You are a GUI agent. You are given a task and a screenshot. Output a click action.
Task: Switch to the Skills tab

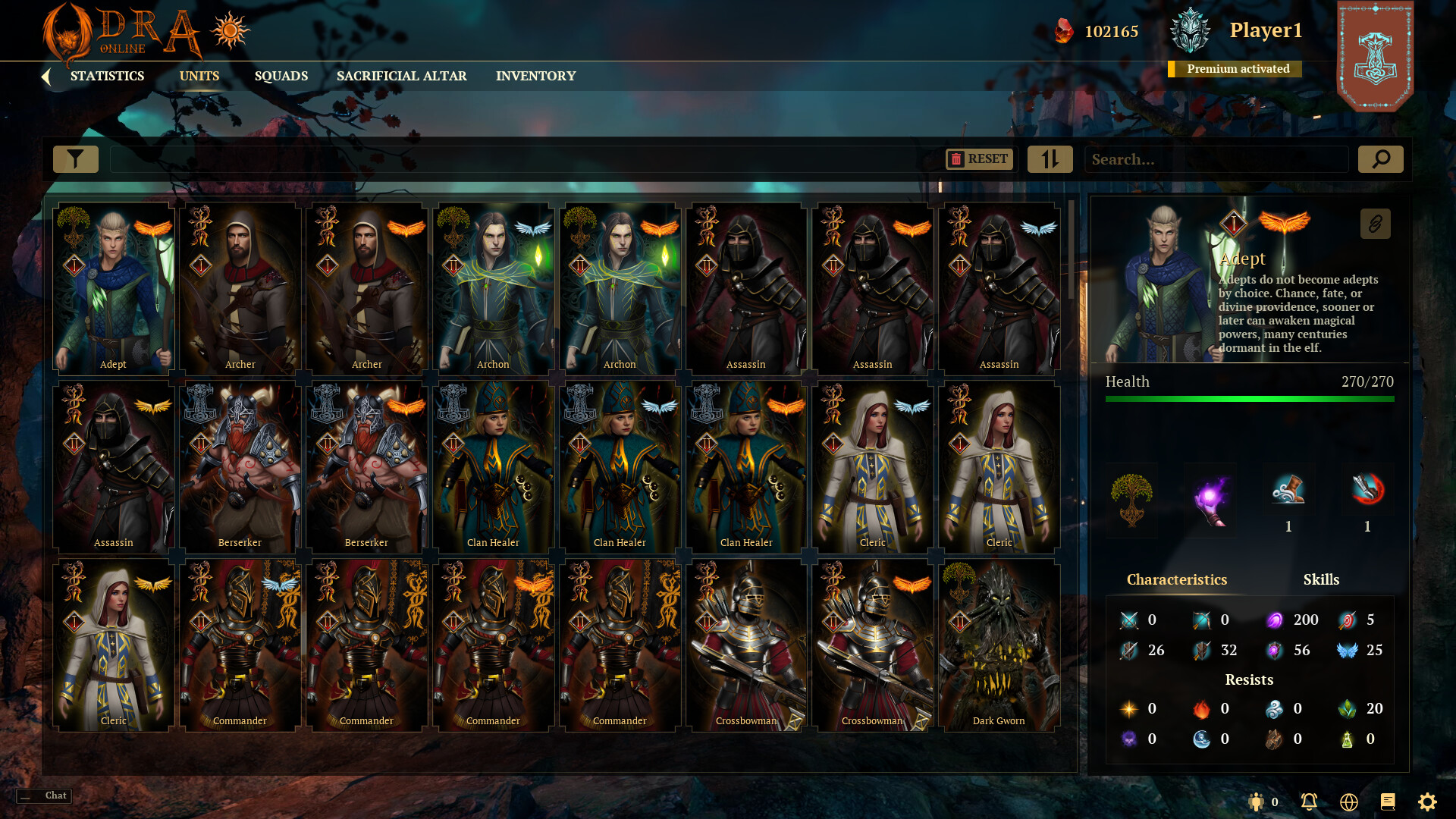(x=1322, y=579)
